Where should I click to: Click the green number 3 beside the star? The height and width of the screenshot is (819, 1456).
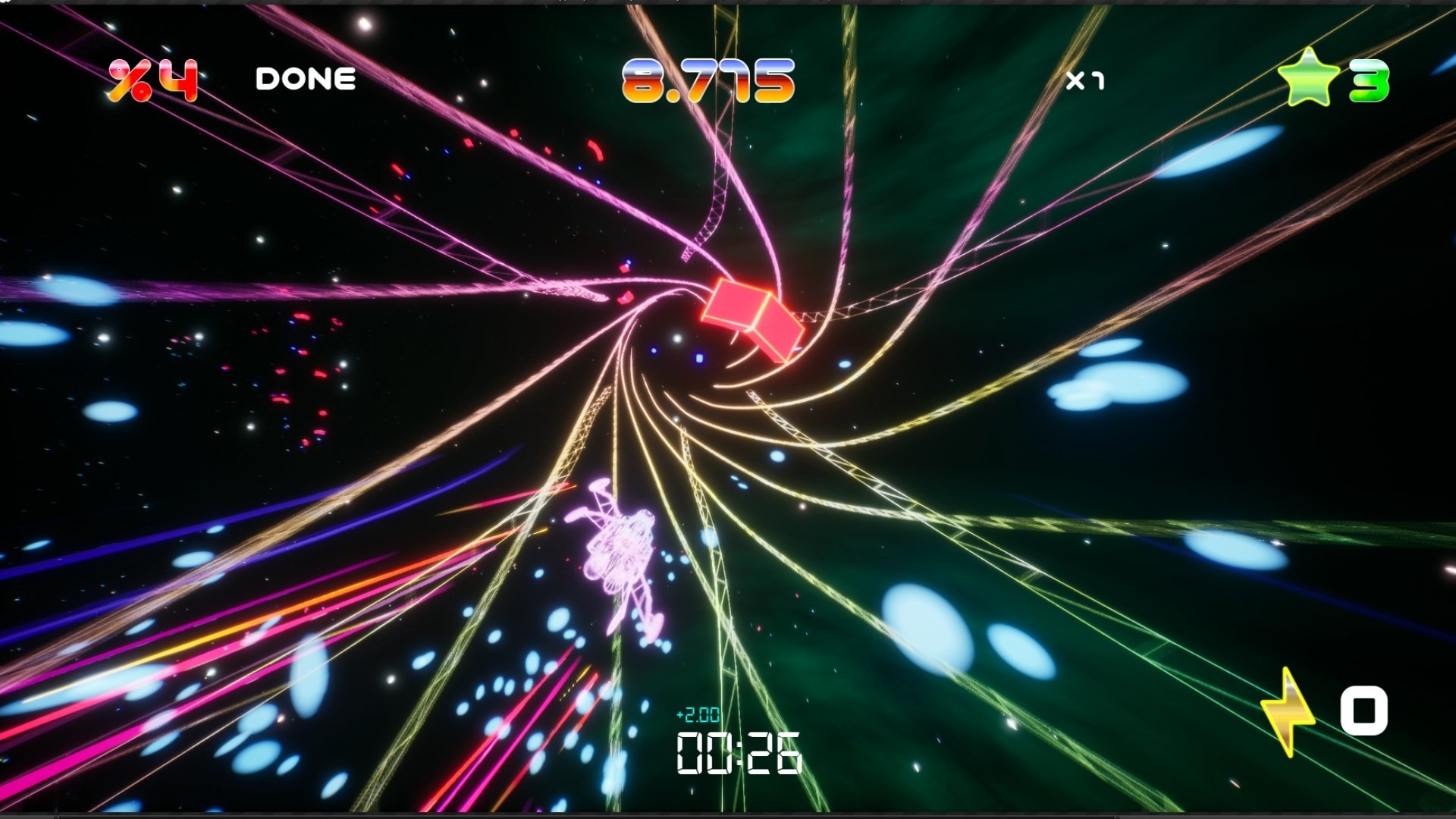[x=1370, y=79]
